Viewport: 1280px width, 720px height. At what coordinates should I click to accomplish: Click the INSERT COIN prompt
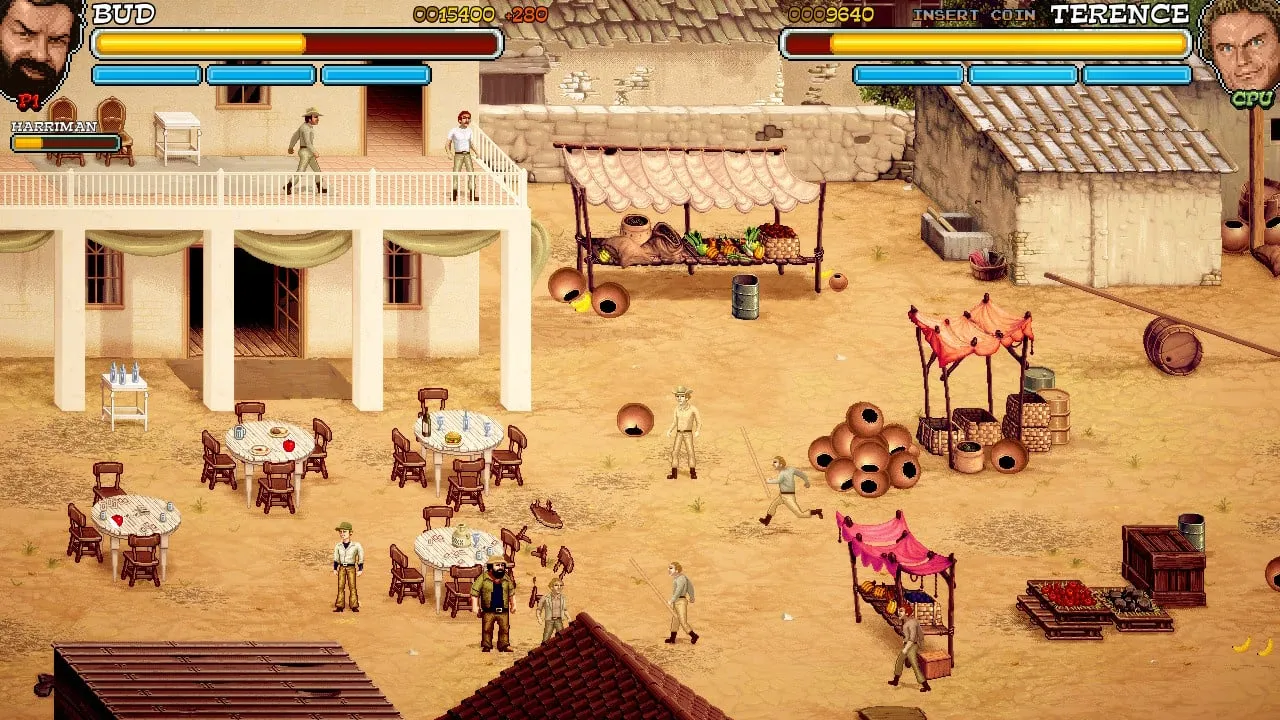click(973, 15)
